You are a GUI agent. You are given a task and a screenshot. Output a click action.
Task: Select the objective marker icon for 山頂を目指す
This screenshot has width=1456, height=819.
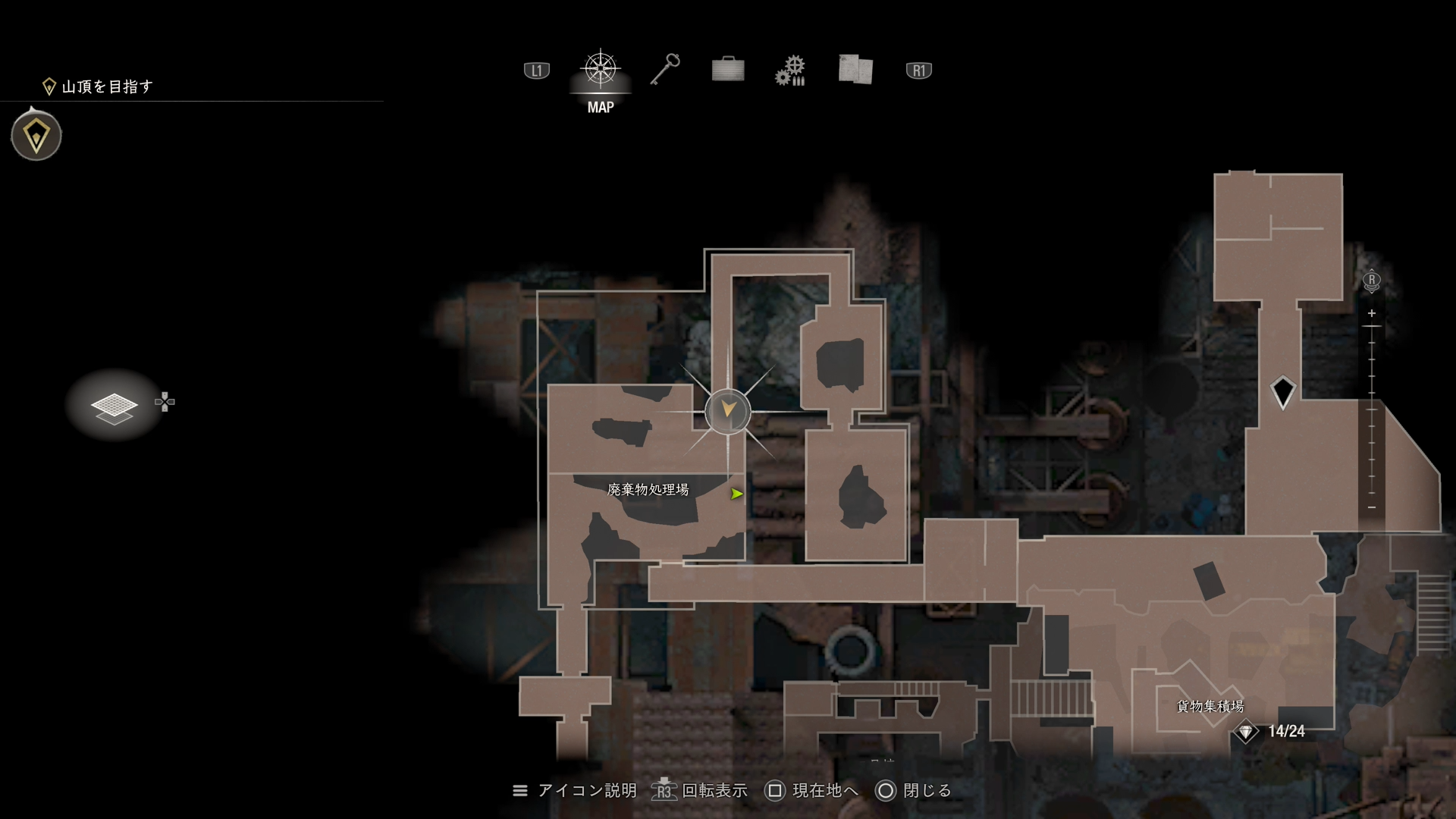49,86
